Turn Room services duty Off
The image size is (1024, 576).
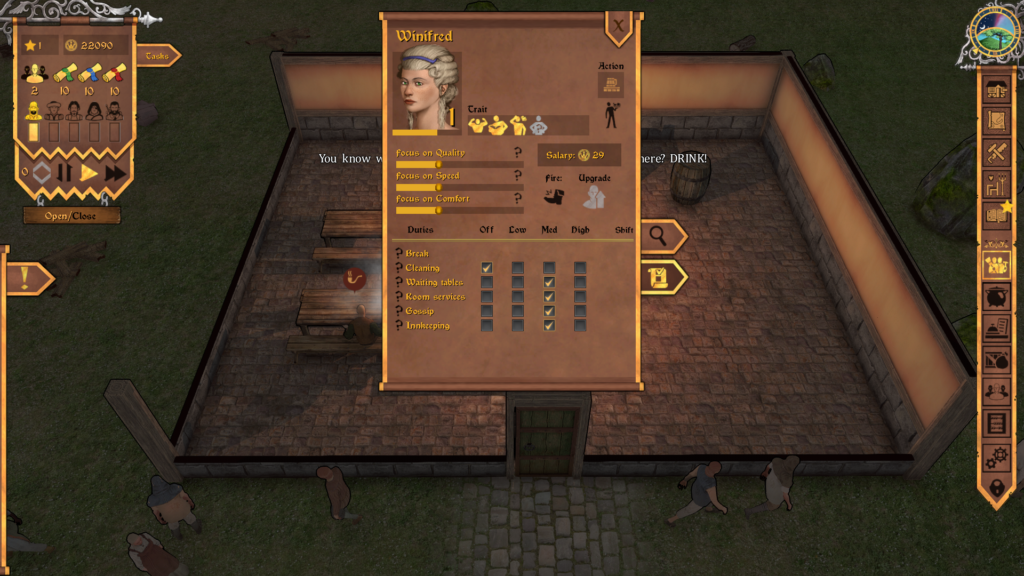coord(486,297)
